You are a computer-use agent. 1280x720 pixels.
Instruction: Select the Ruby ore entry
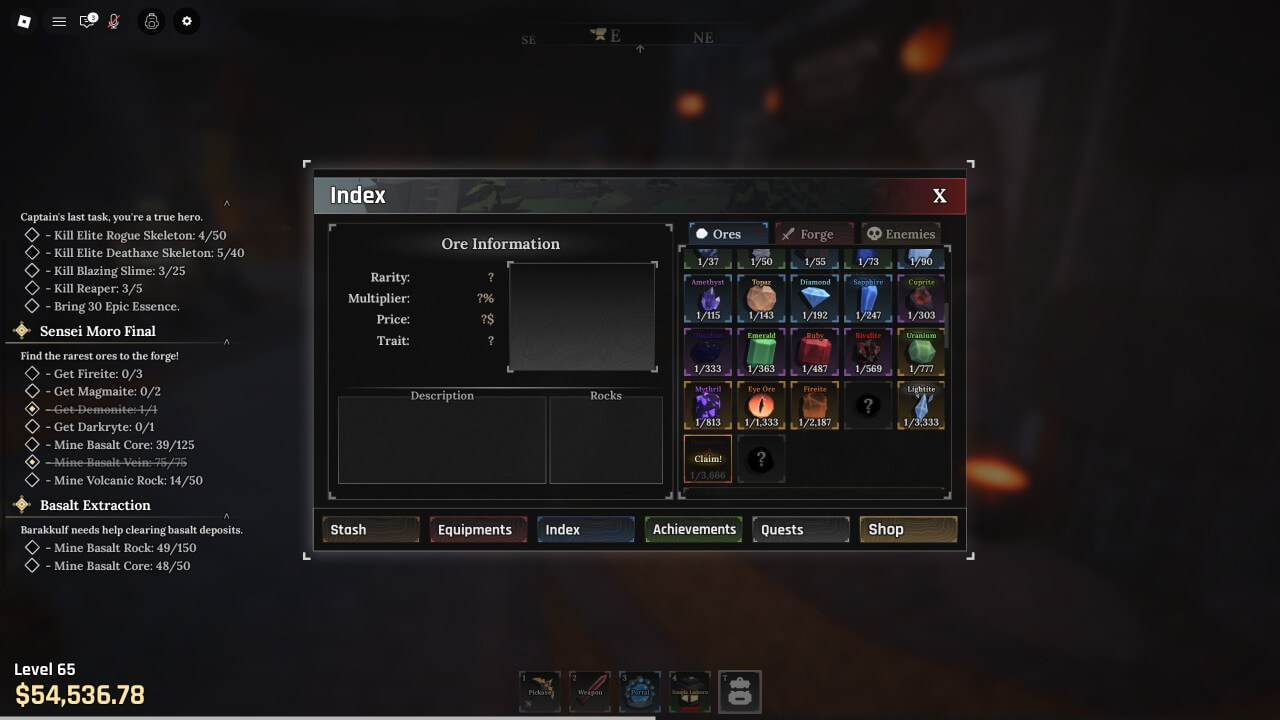click(x=815, y=352)
